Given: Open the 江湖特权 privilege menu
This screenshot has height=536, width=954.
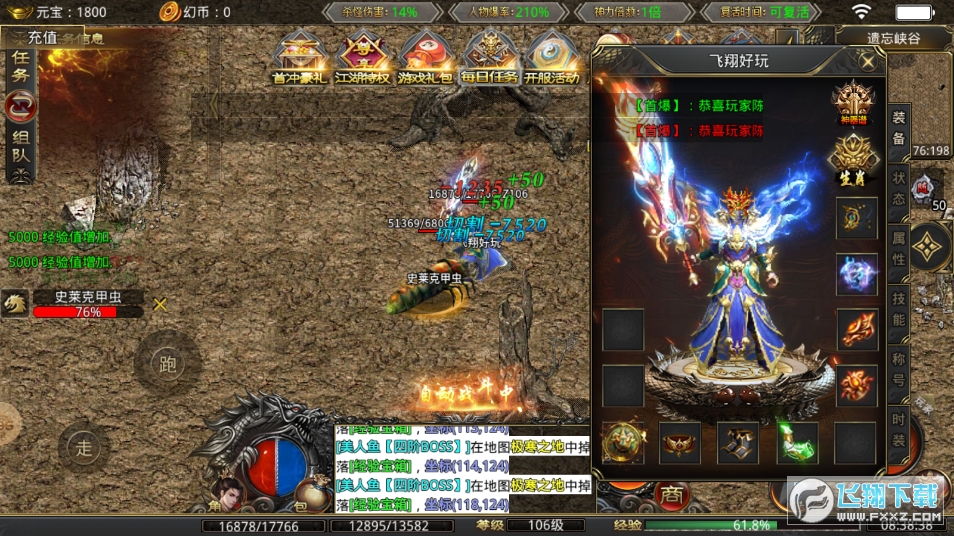Looking at the screenshot, I should tap(362, 60).
